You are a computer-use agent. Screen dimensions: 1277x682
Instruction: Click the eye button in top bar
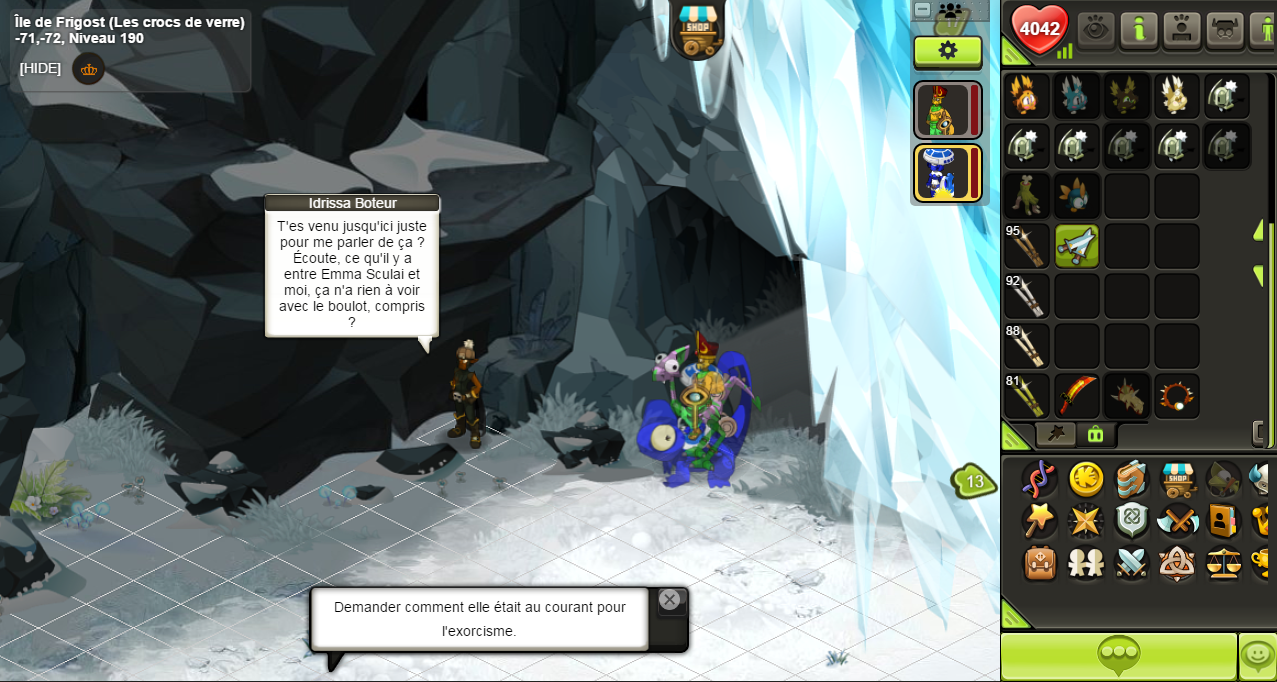1096,29
